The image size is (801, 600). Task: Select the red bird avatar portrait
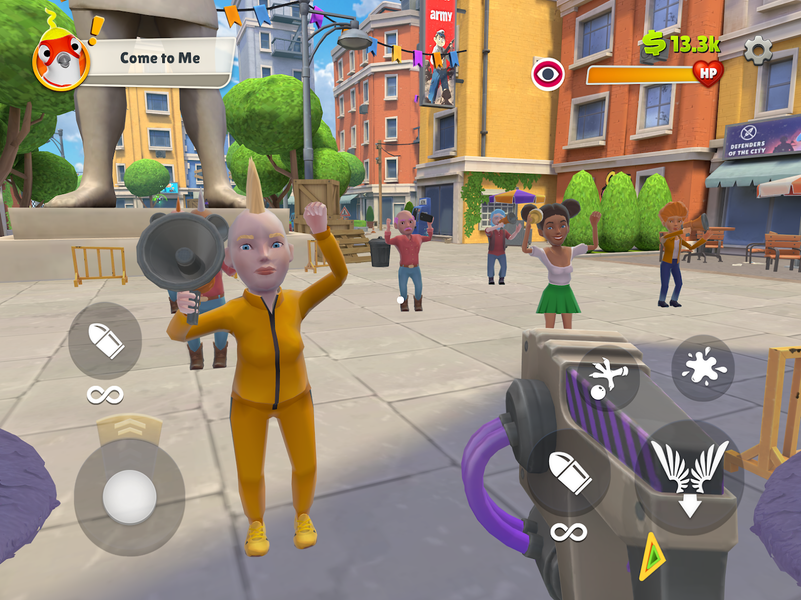(x=60, y=60)
